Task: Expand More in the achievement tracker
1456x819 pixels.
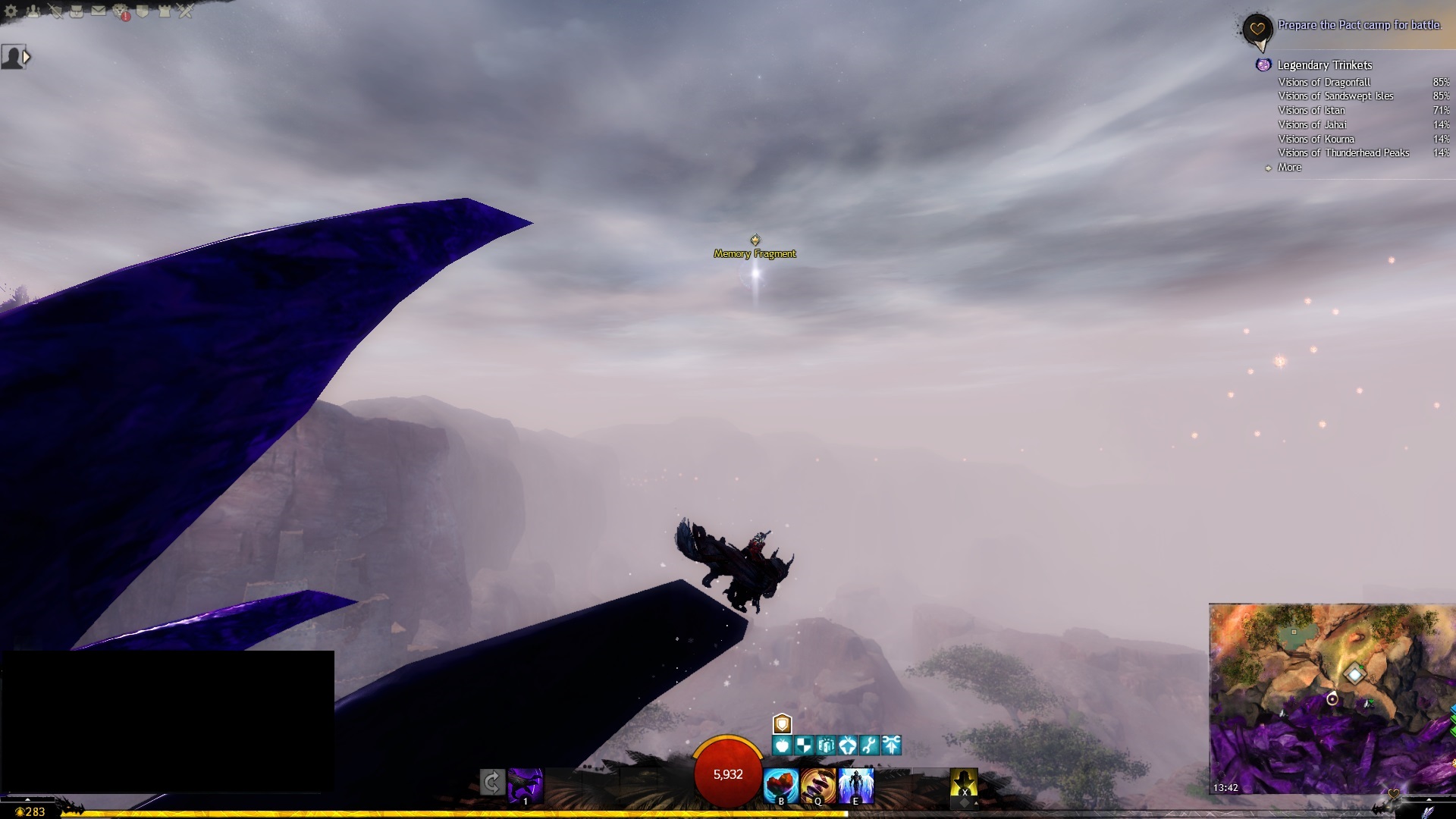Action: [x=1289, y=168]
